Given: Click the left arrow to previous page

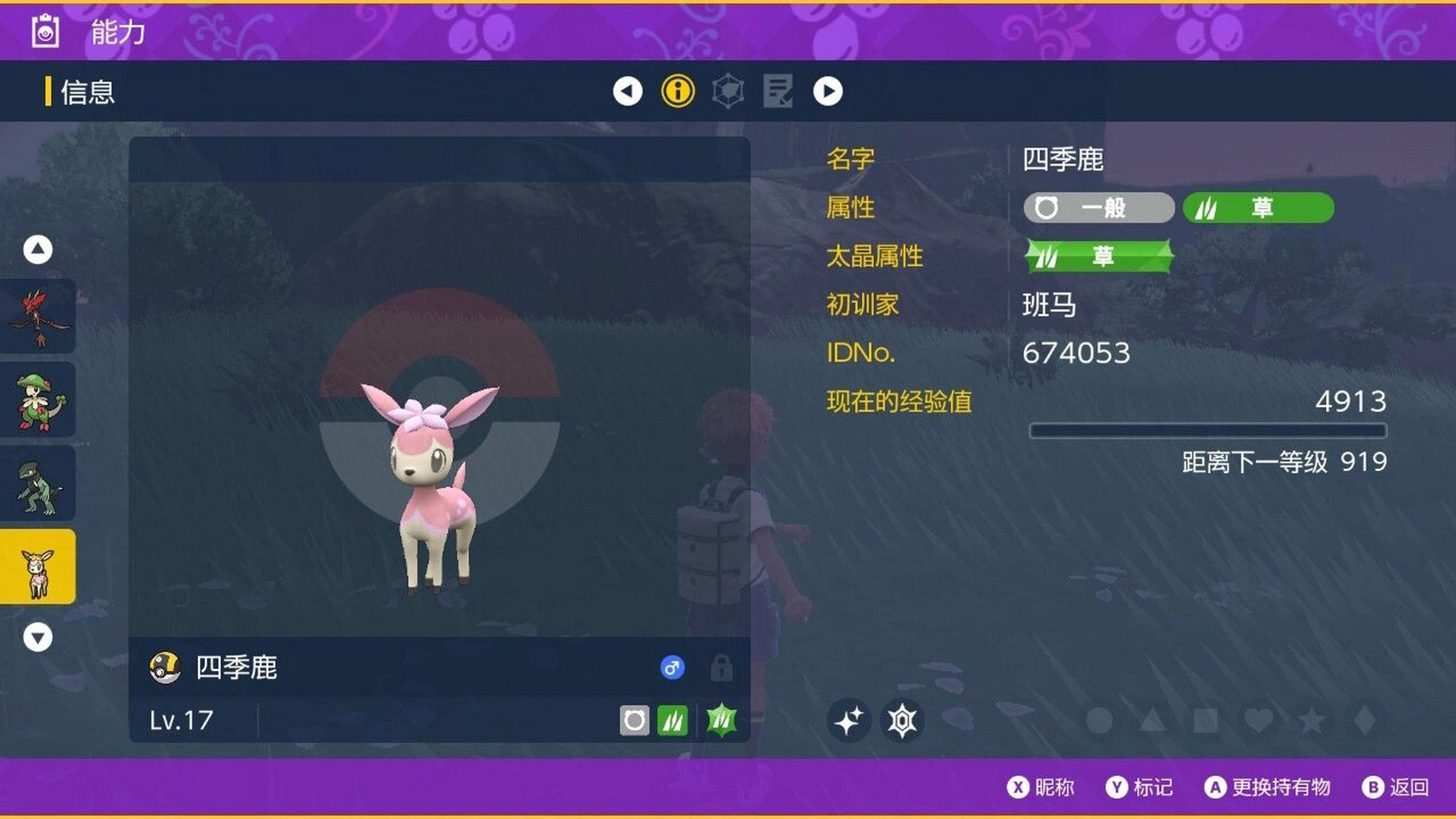Looking at the screenshot, I should pyautogui.click(x=628, y=91).
